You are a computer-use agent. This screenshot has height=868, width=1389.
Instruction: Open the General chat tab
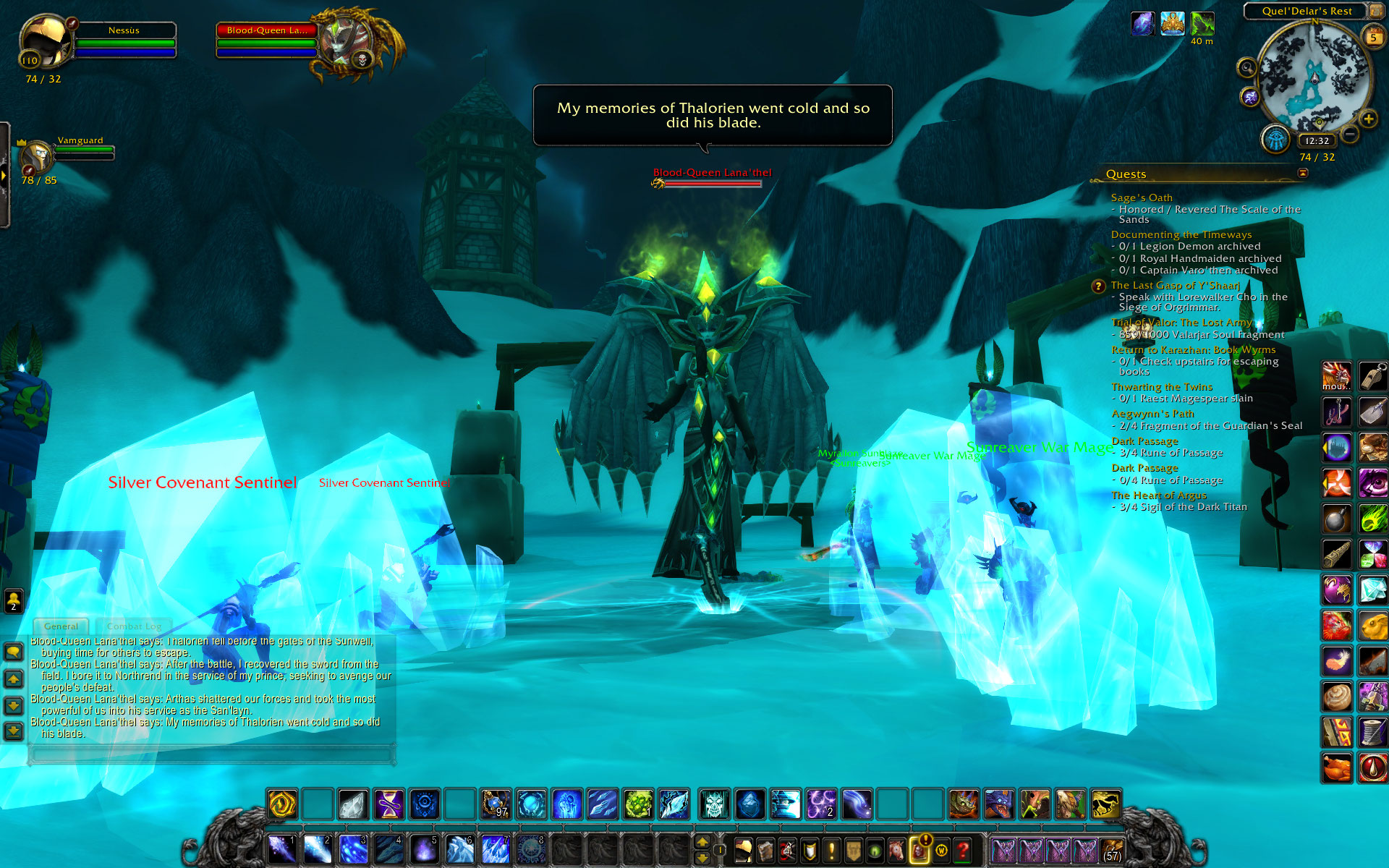coord(61,626)
